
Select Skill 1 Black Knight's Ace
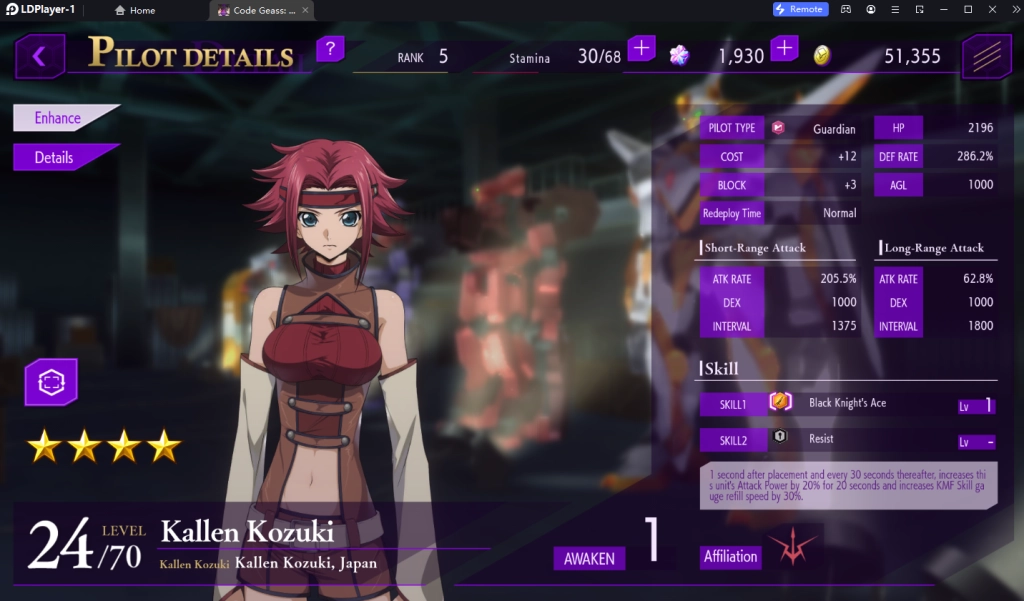point(848,404)
